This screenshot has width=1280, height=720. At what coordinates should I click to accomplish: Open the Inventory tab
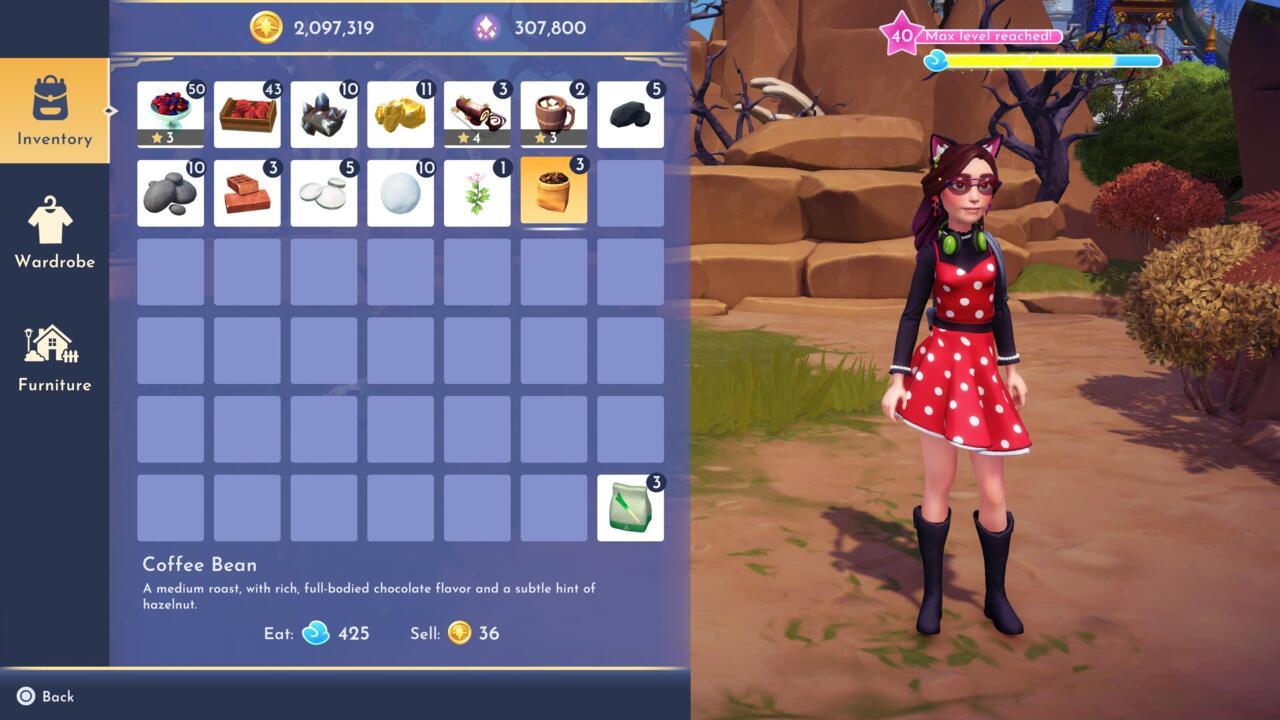[x=54, y=110]
